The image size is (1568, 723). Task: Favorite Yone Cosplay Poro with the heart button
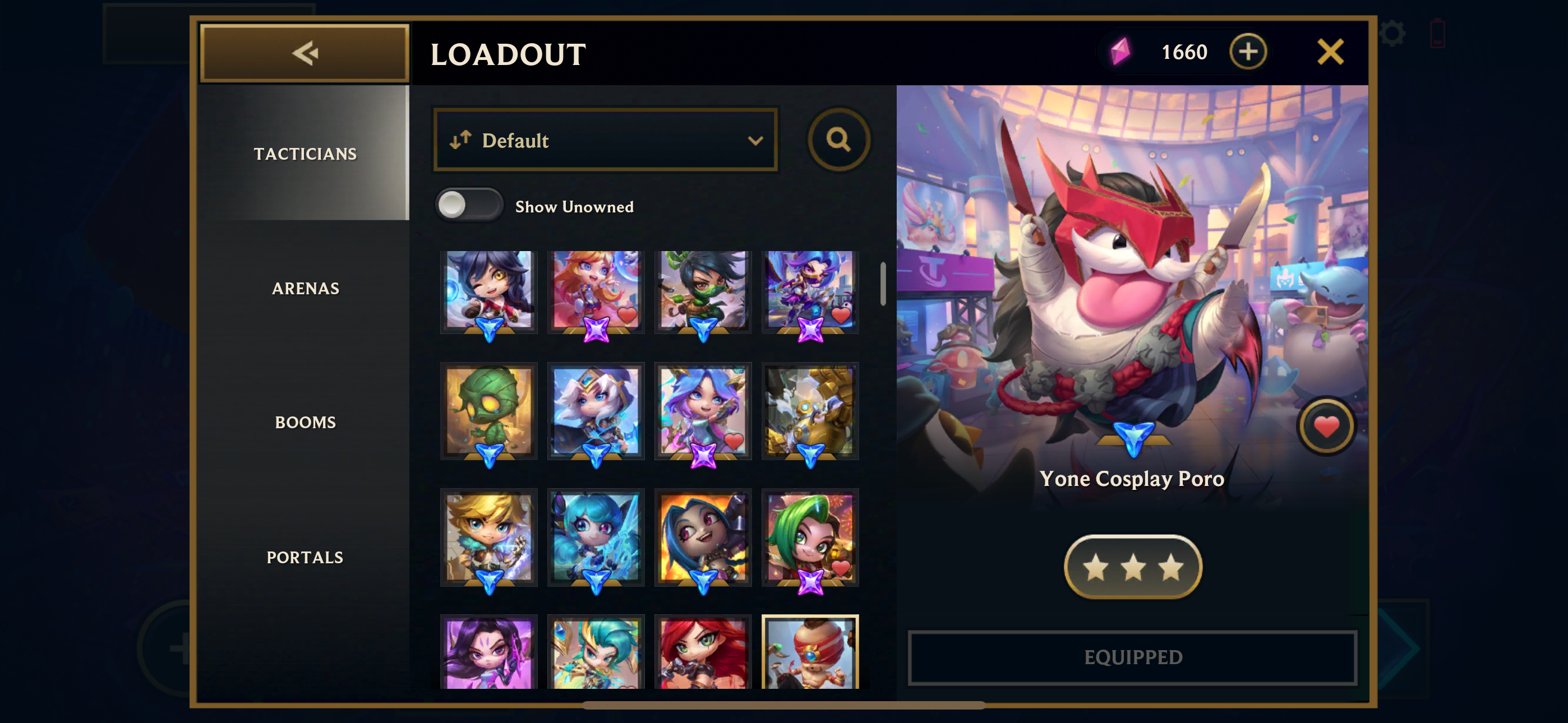coord(1326,426)
